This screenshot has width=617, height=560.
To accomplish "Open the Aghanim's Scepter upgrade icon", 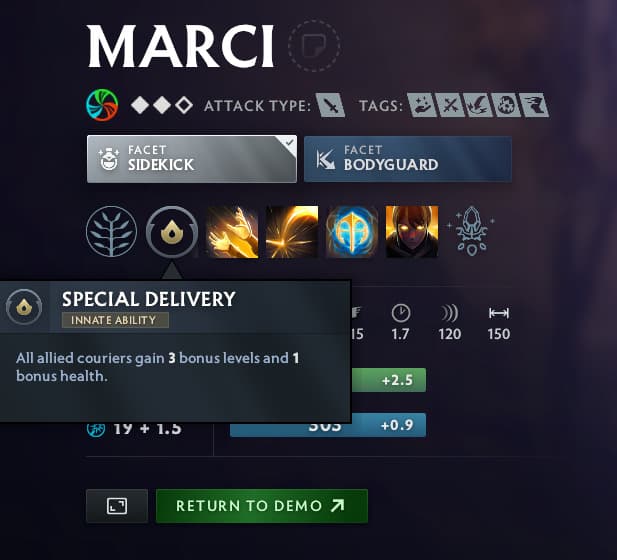I will point(470,232).
